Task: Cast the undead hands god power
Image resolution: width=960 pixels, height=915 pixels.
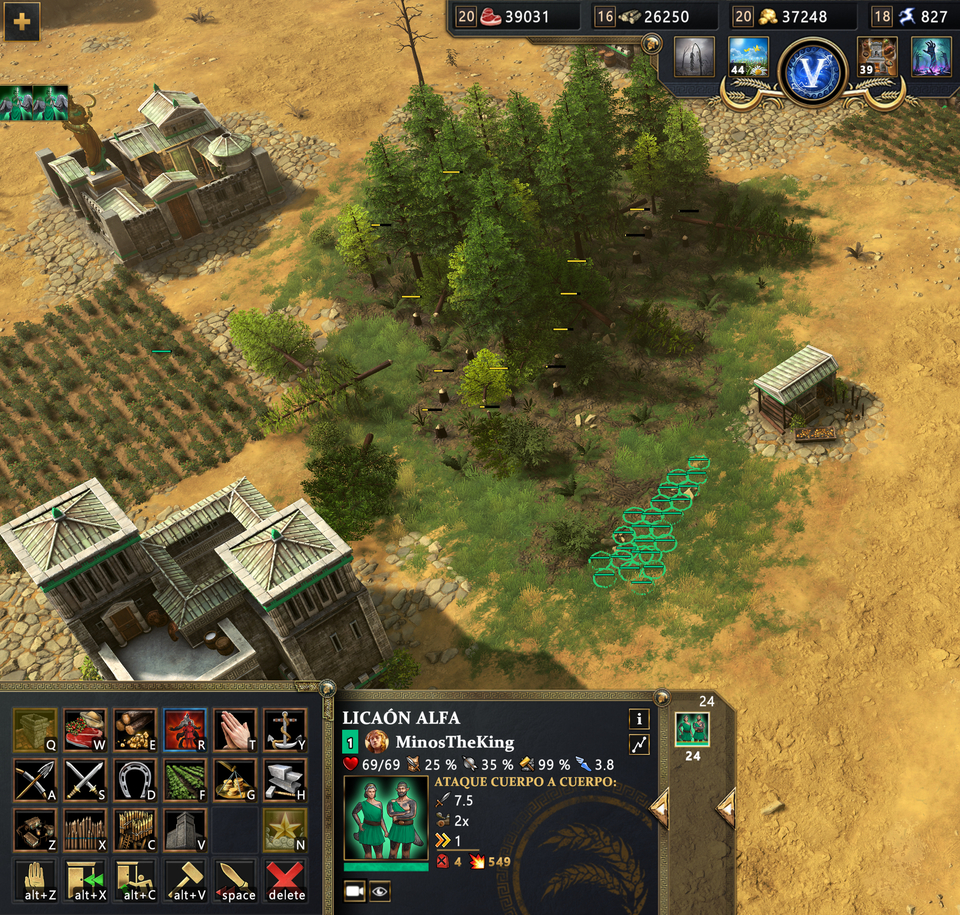Action: click(930, 57)
